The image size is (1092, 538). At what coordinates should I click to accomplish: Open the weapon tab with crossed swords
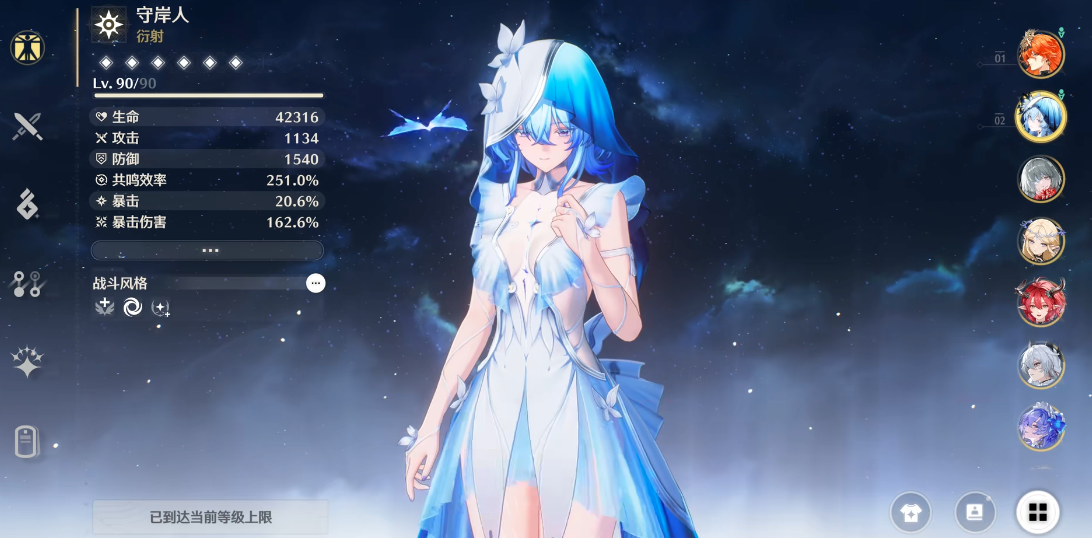pyautogui.click(x=27, y=126)
